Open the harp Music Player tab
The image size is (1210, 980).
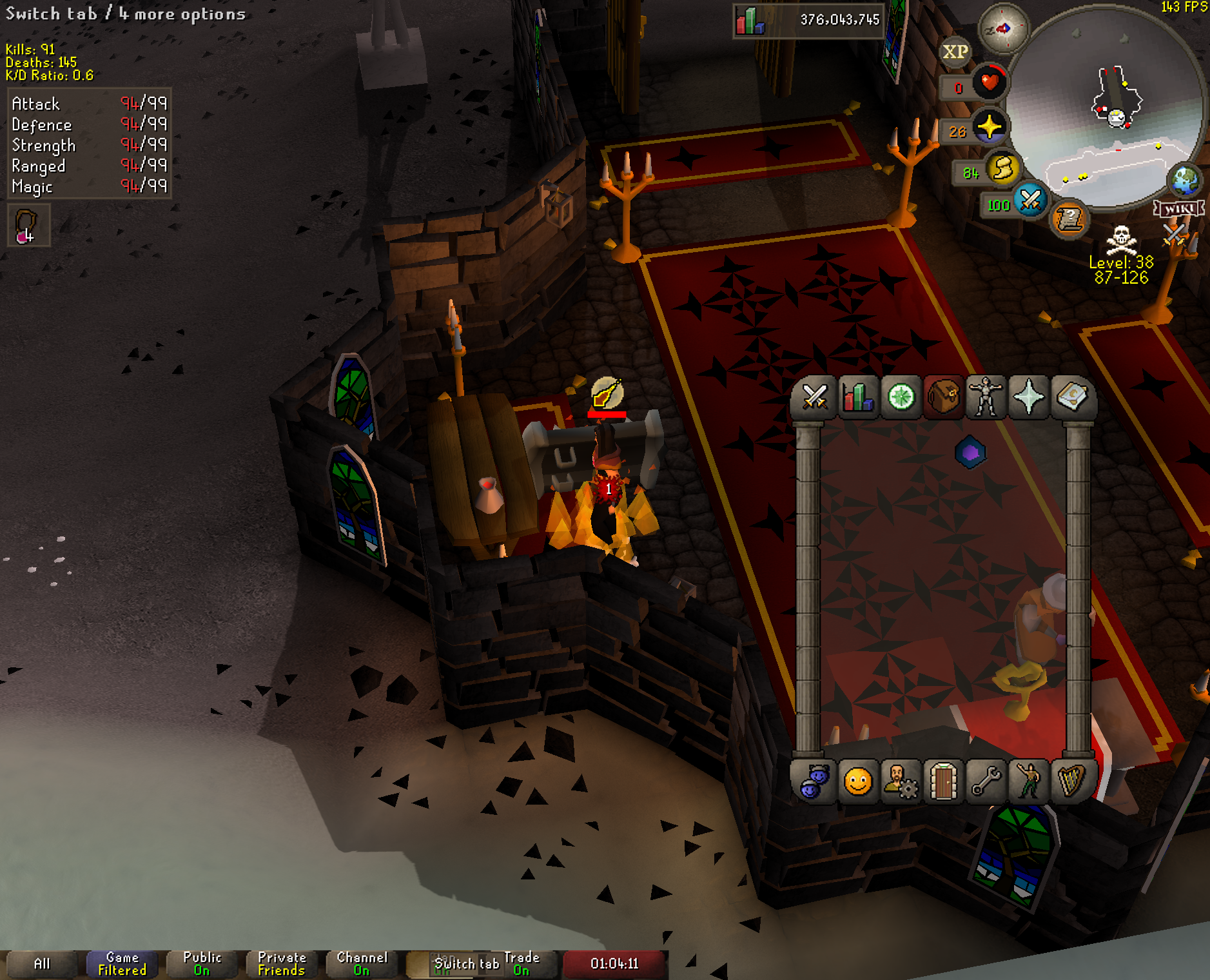1071,782
